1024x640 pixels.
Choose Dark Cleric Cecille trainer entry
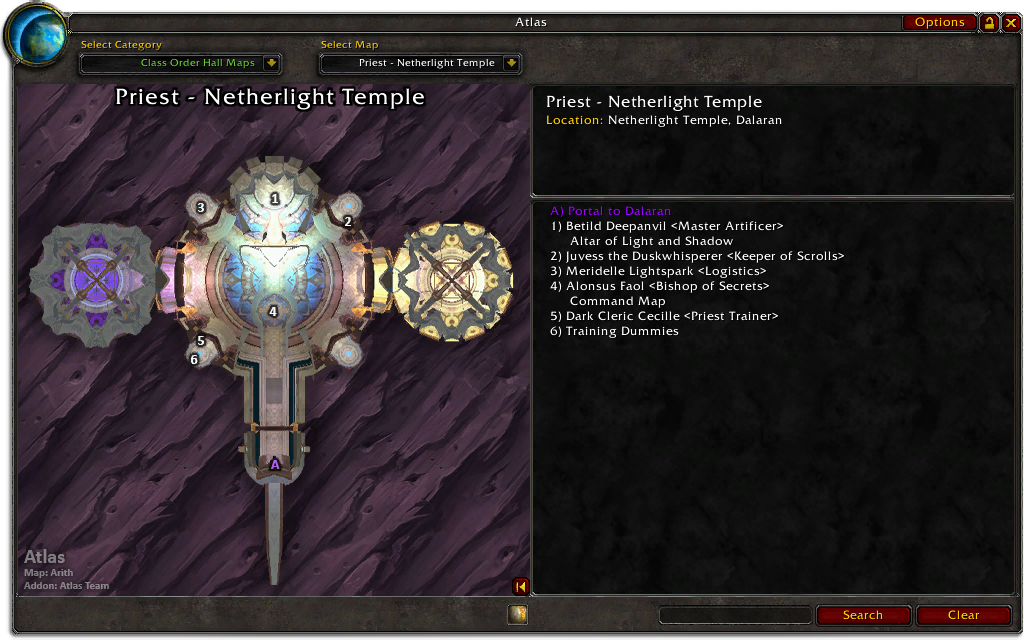coord(664,316)
